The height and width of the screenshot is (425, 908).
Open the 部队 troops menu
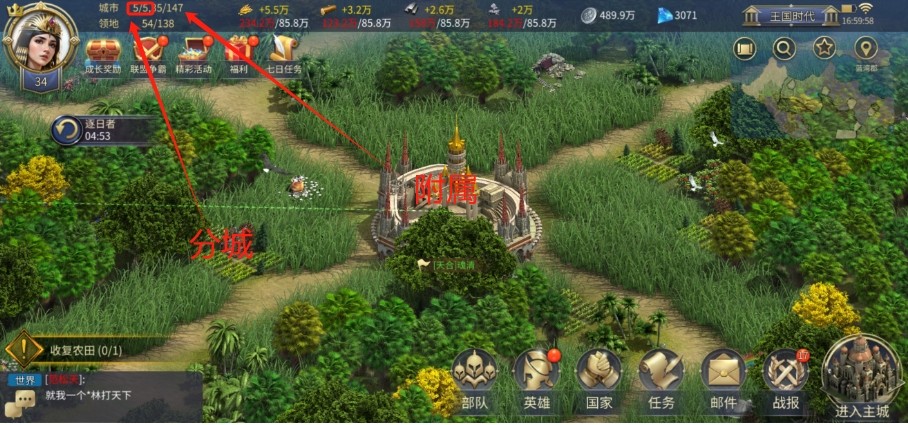point(474,380)
